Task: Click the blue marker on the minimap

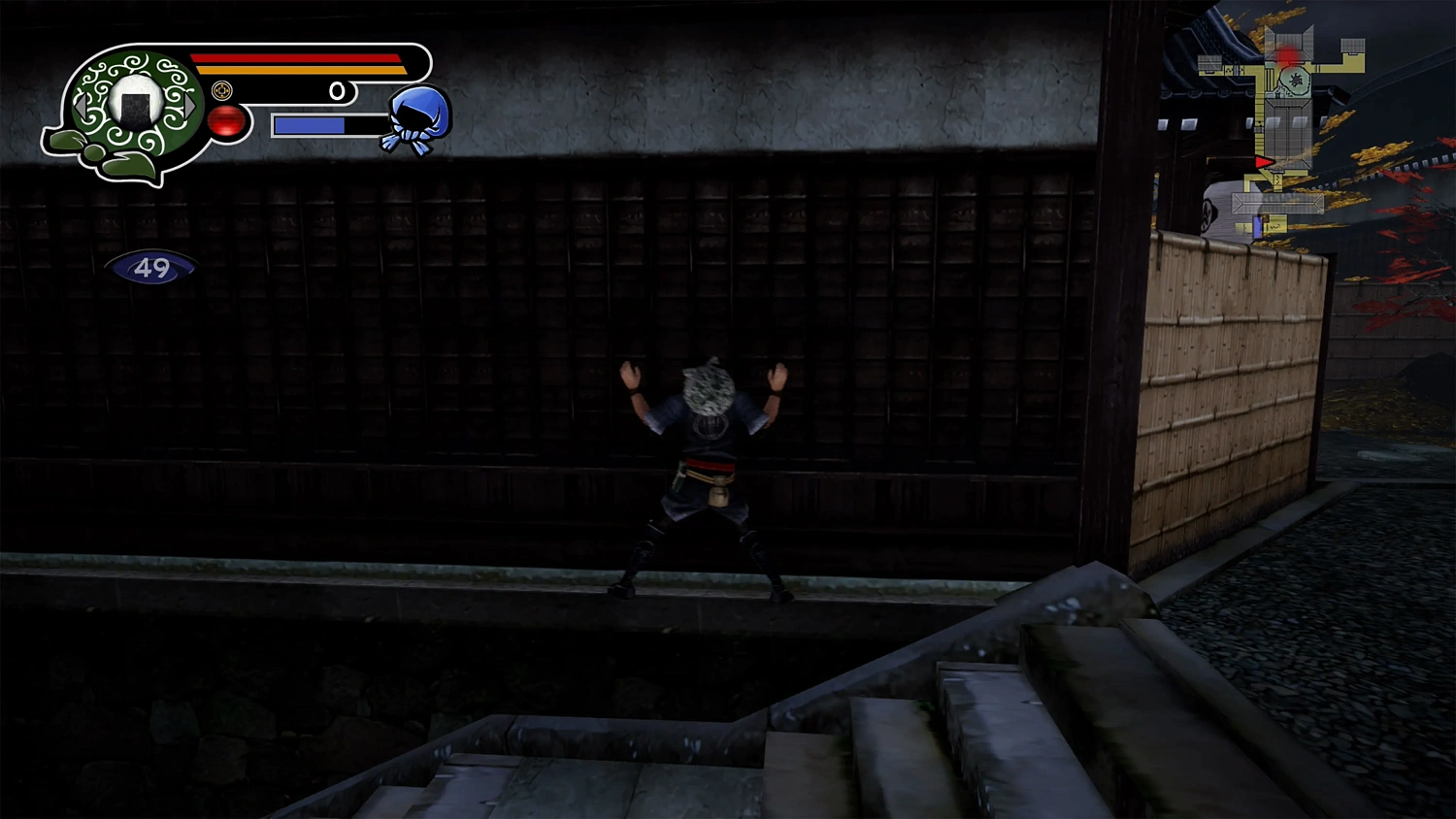Action: point(1257,225)
